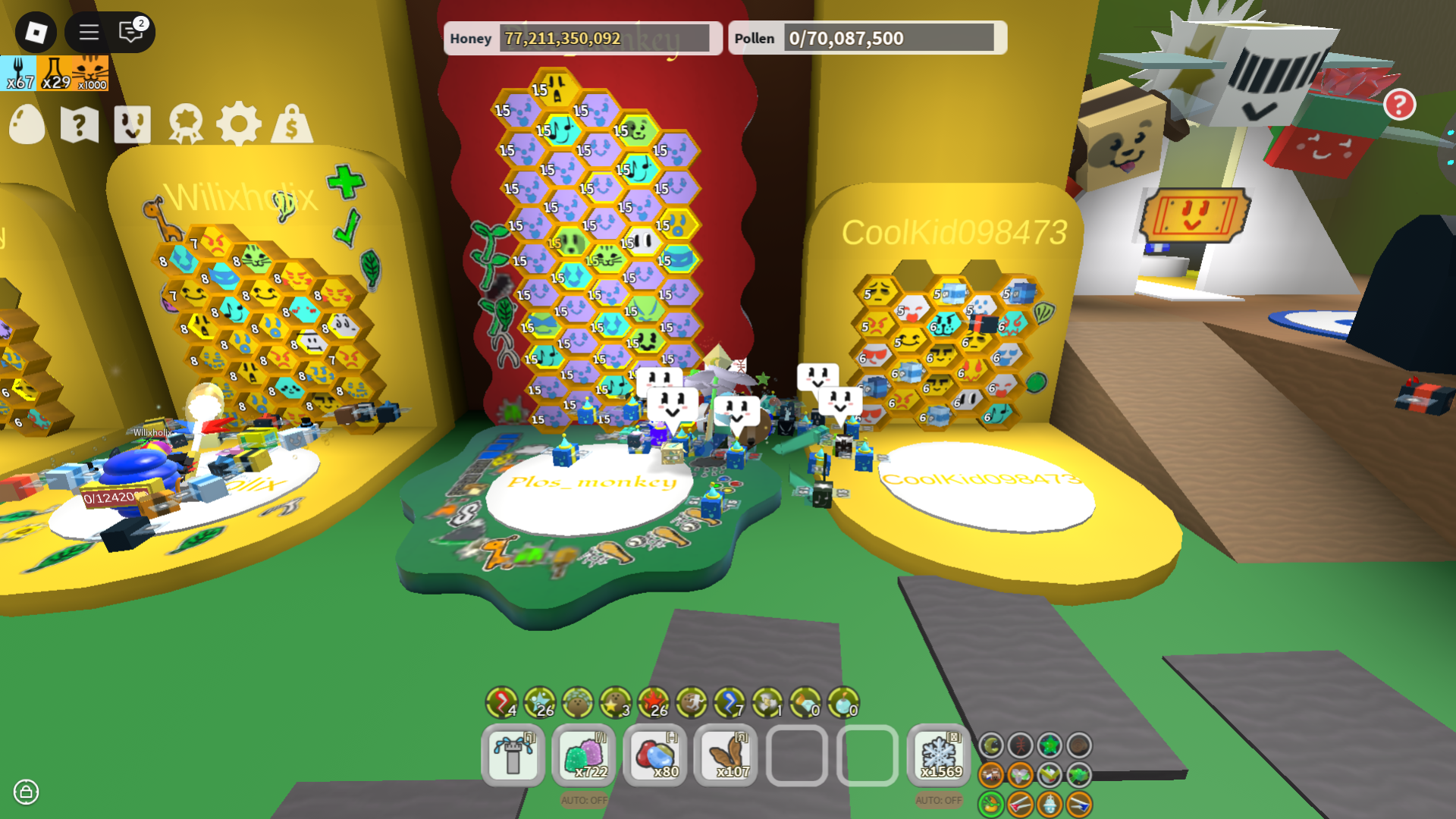Click the crescent moon buff icon
Image resolution: width=1456 pixels, height=819 pixels.
pyautogui.click(x=991, y=745)
